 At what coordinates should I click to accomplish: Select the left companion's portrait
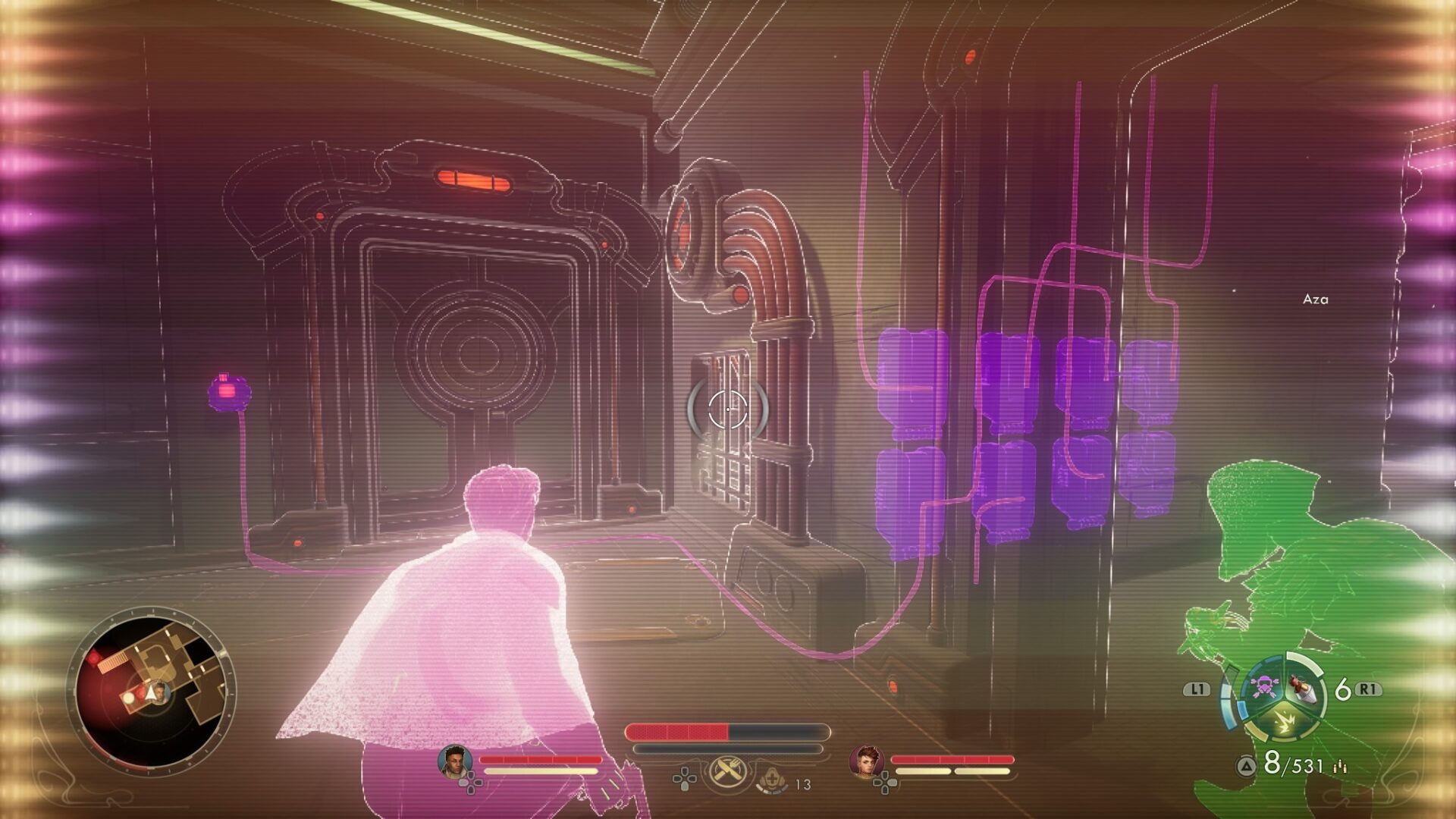pyautogui.click(x=455, y=761)
